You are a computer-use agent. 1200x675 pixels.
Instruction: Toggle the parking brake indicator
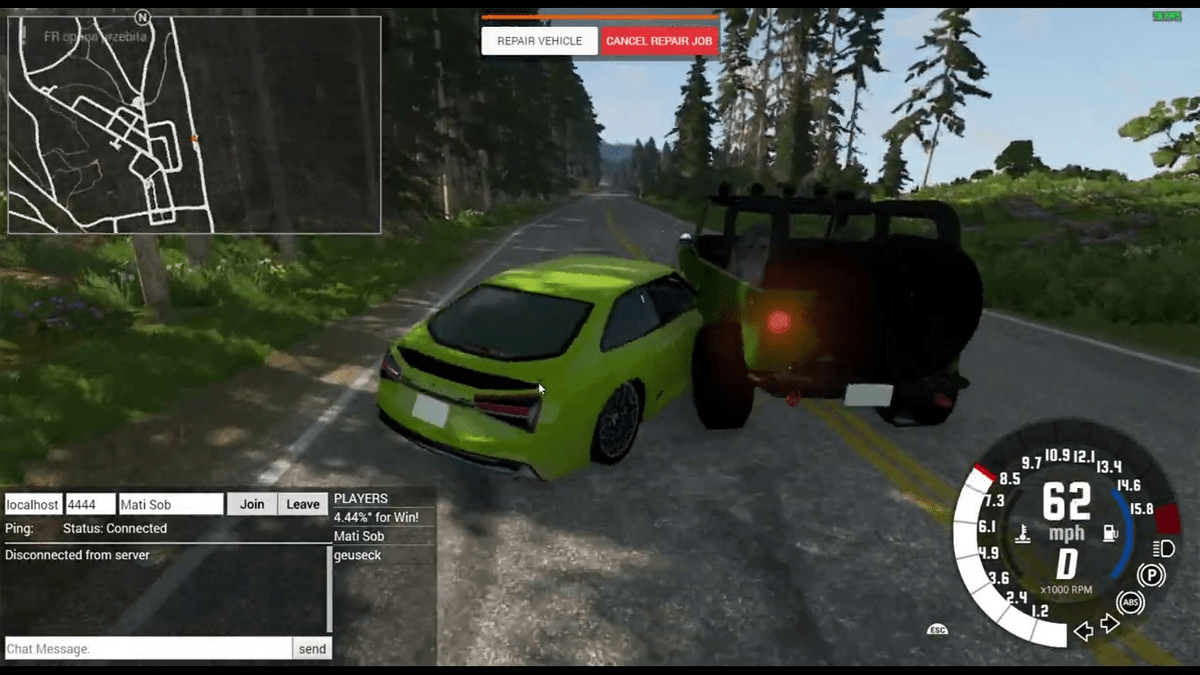1151,575
